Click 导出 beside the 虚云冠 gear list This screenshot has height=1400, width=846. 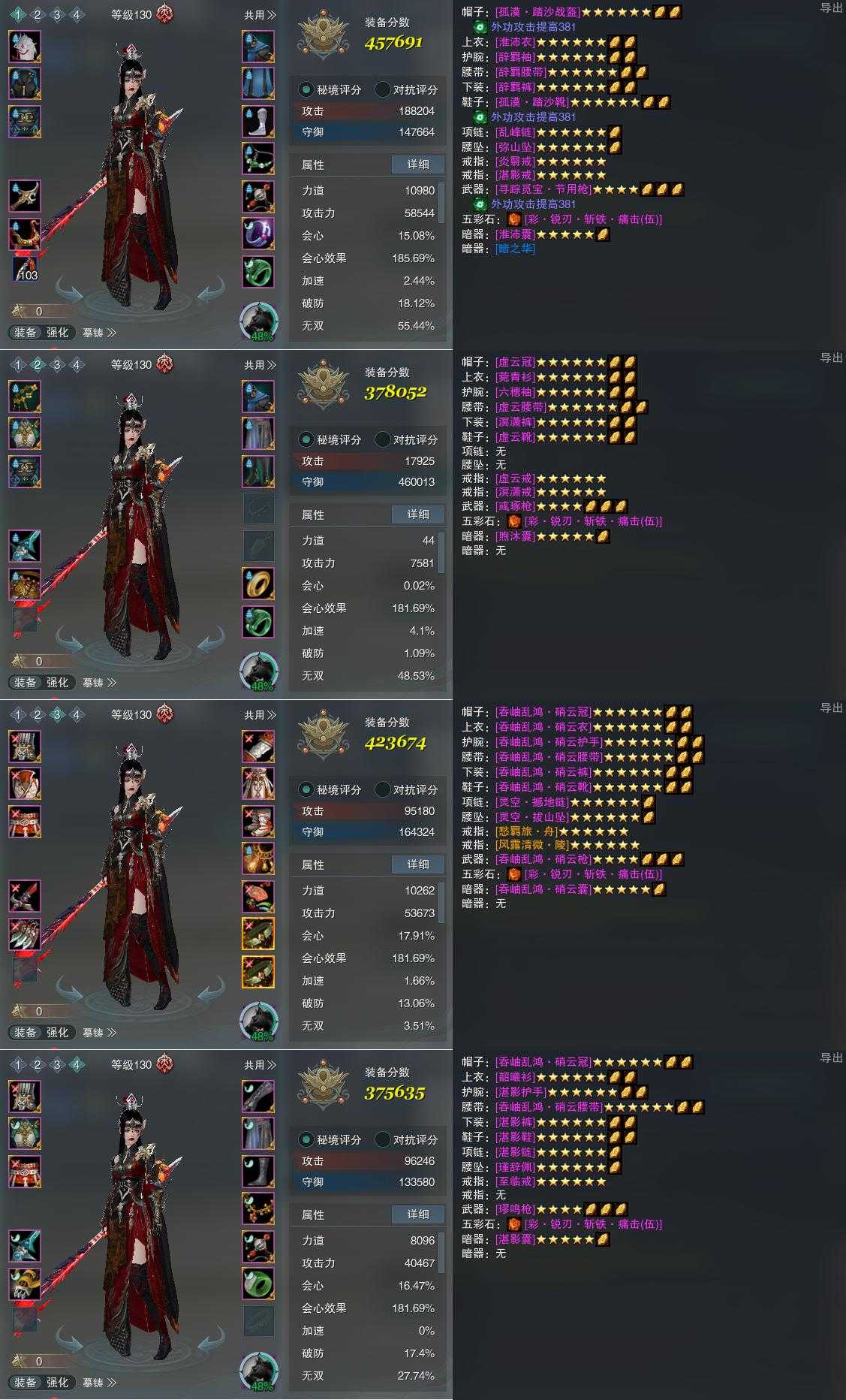[831, 358]
